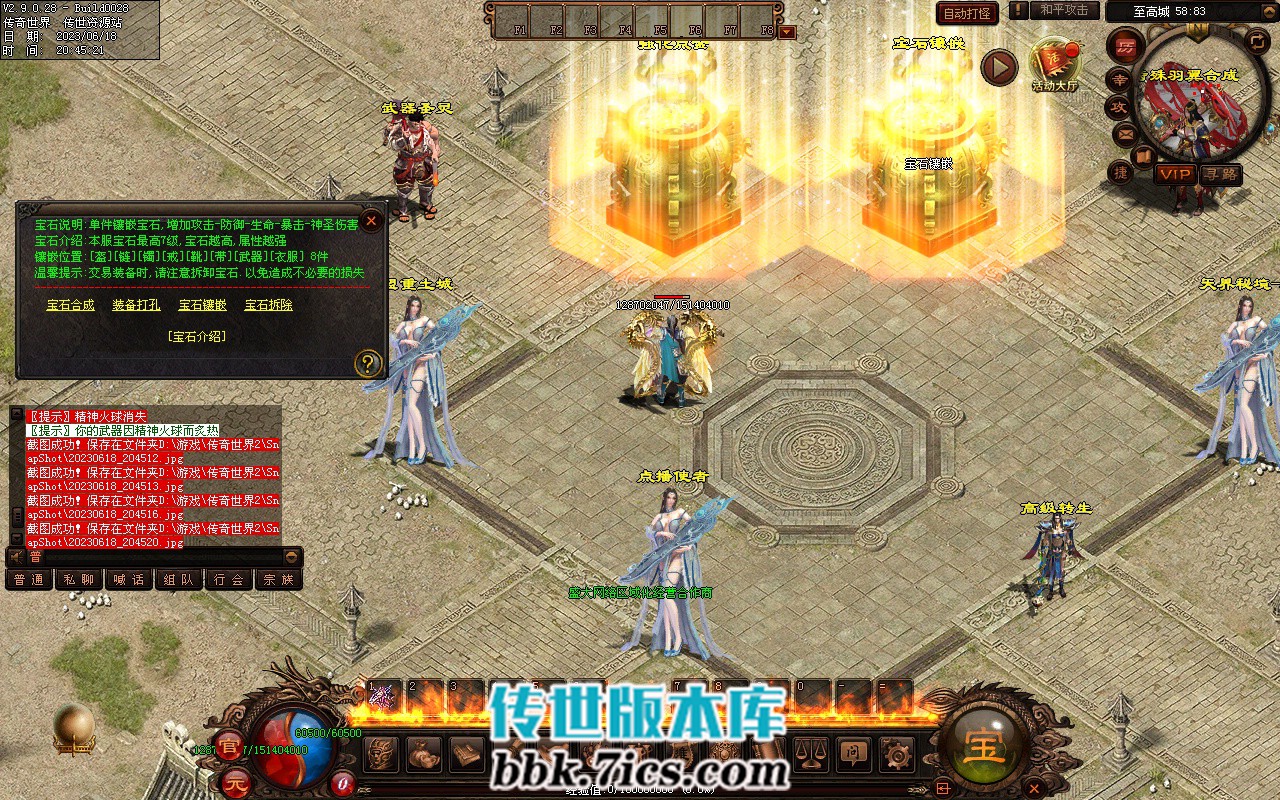Select the skill in hotbar slot 1
Screen dimensions: 1280x800
[383, 695]
